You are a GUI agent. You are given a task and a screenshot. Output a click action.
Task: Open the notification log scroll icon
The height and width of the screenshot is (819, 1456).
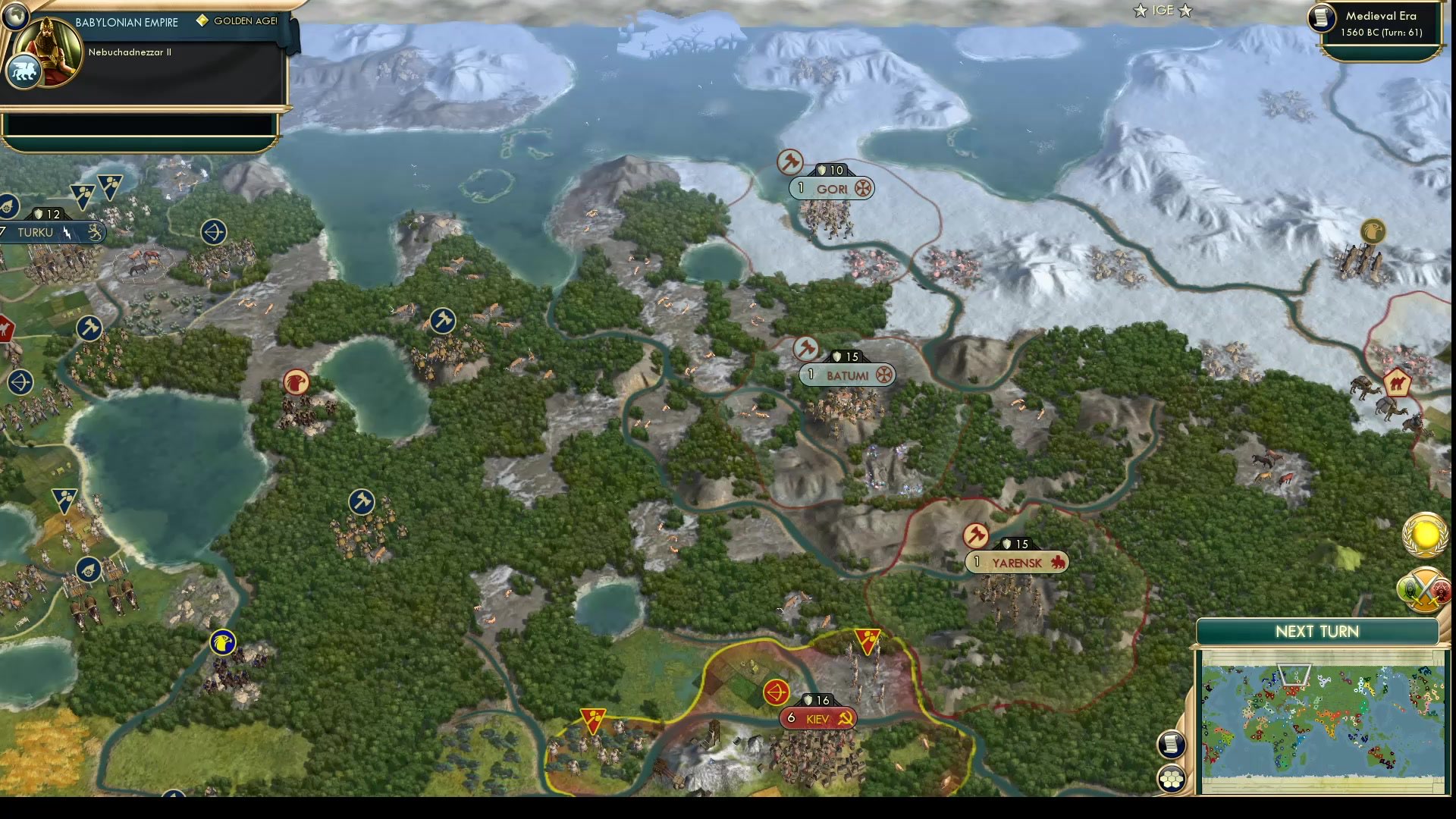(1172, 744)
